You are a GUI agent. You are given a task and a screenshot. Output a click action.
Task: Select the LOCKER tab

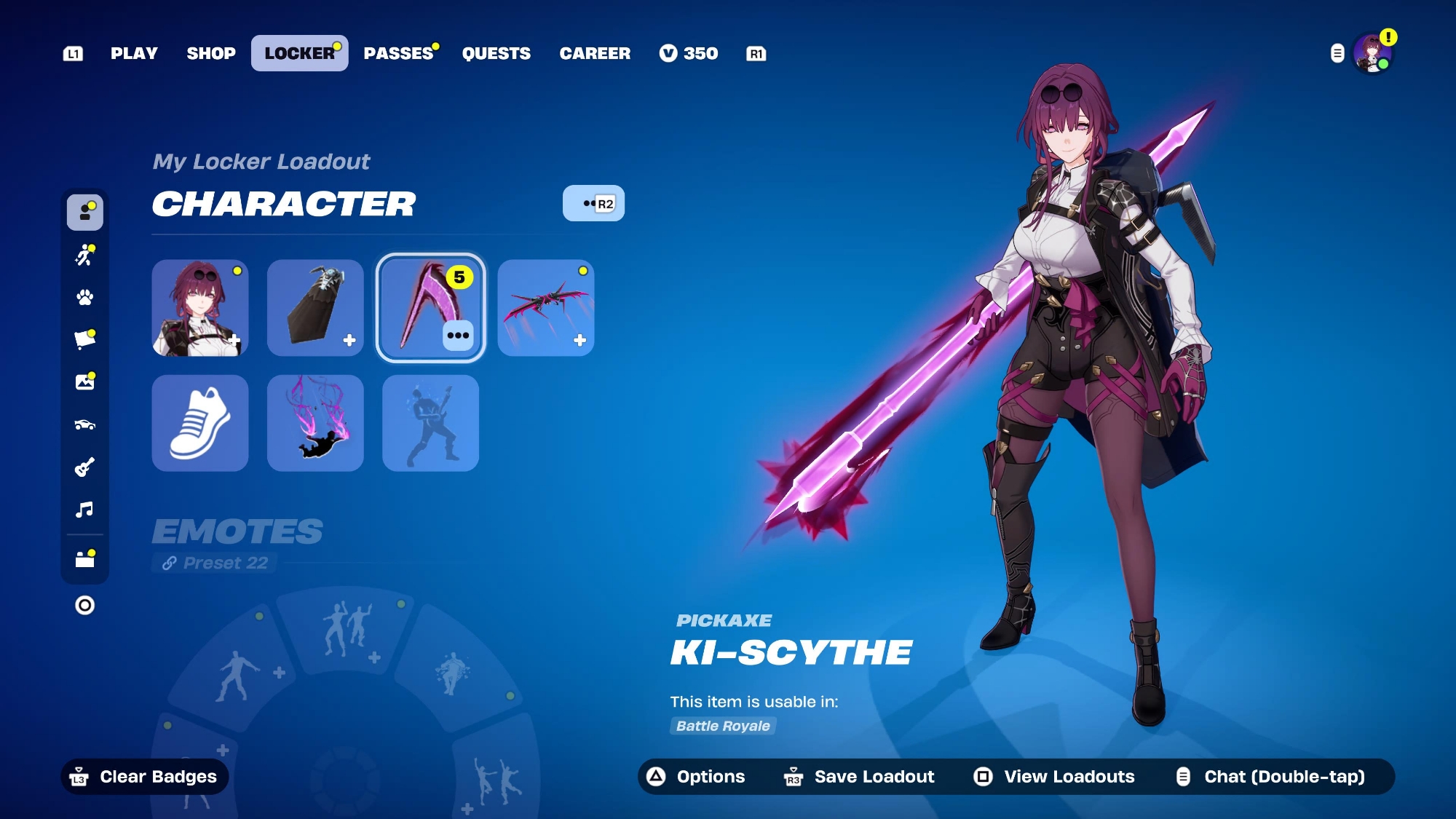299,53
